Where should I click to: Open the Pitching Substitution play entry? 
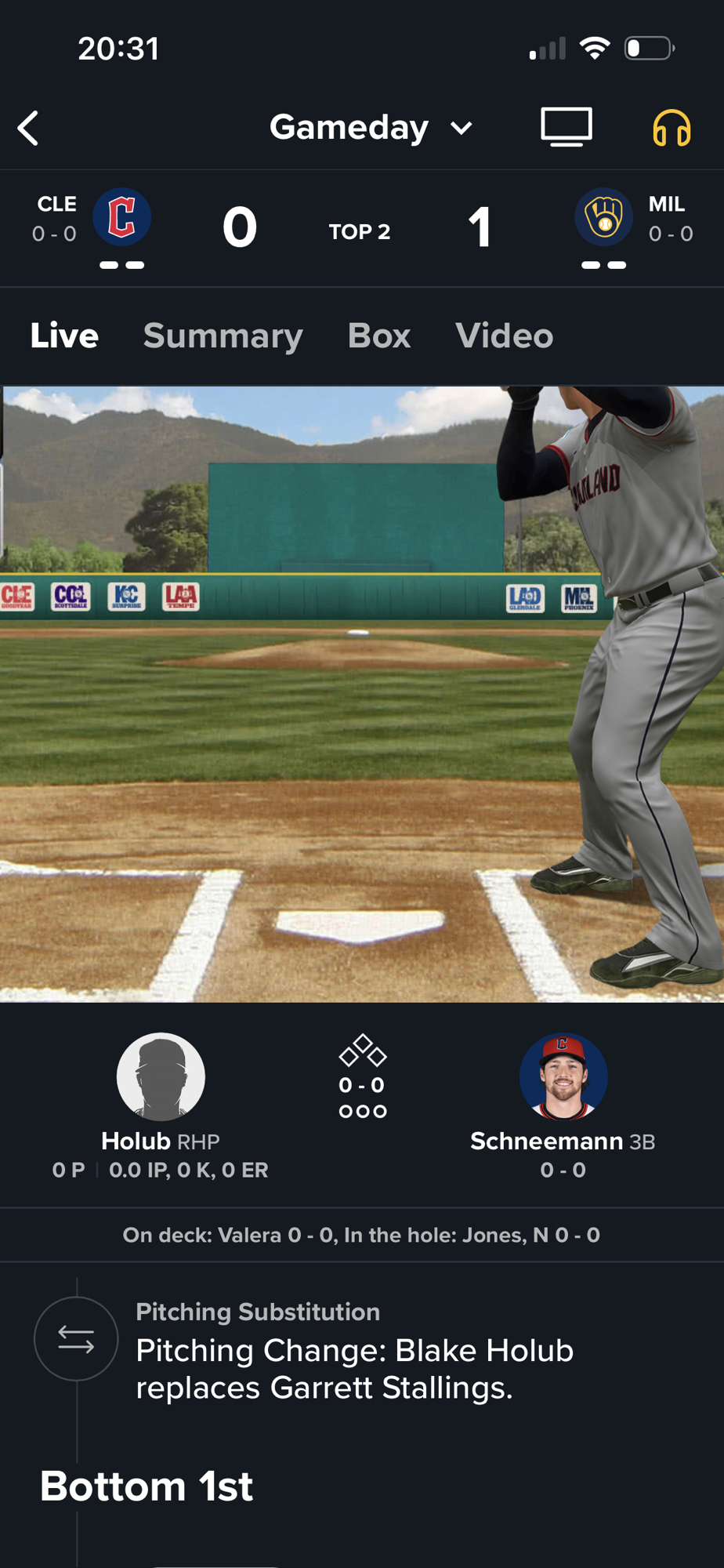click(x=354, y=1352)
